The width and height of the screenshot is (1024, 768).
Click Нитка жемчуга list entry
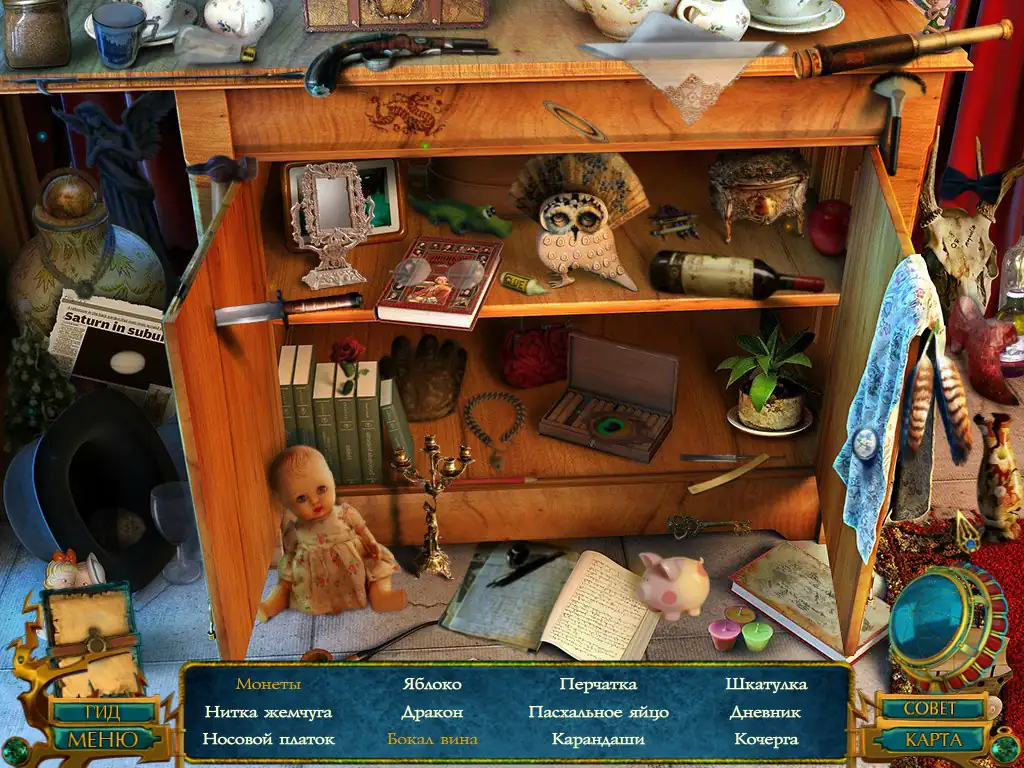click(268, 713)
